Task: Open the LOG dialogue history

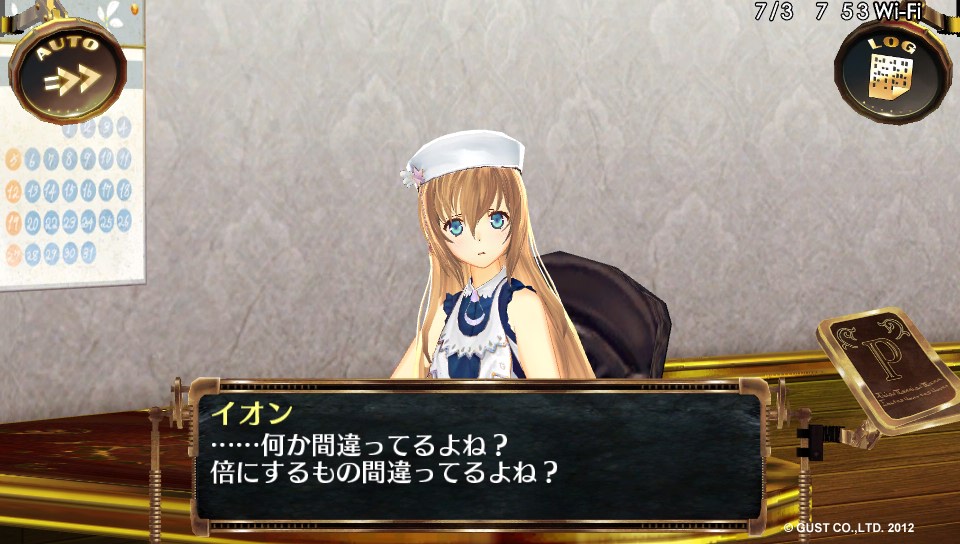Action: pyautogui.click(x=891, y=70)
